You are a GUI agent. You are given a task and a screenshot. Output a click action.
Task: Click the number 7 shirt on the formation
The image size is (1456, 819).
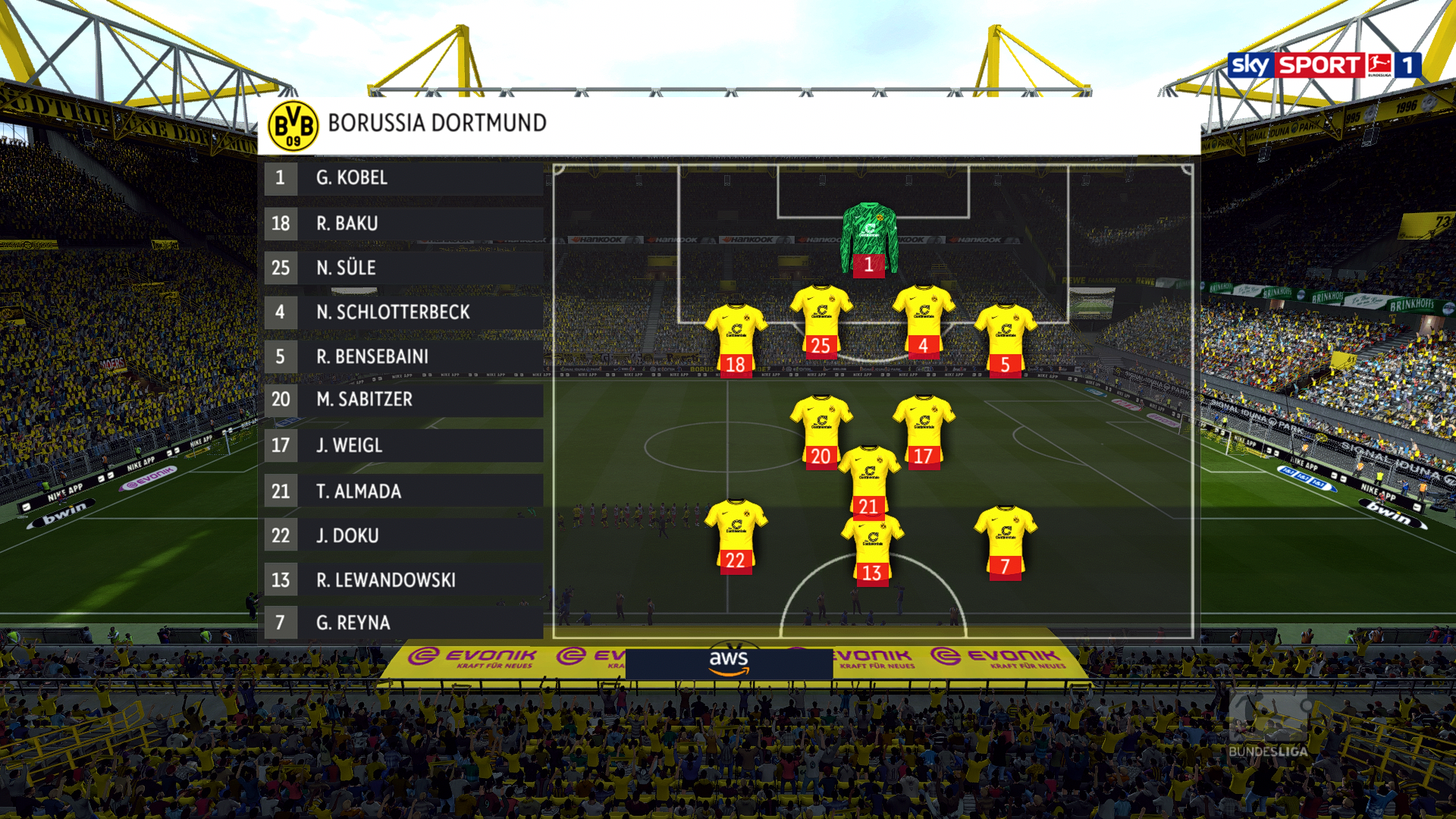coord(1005,541)
